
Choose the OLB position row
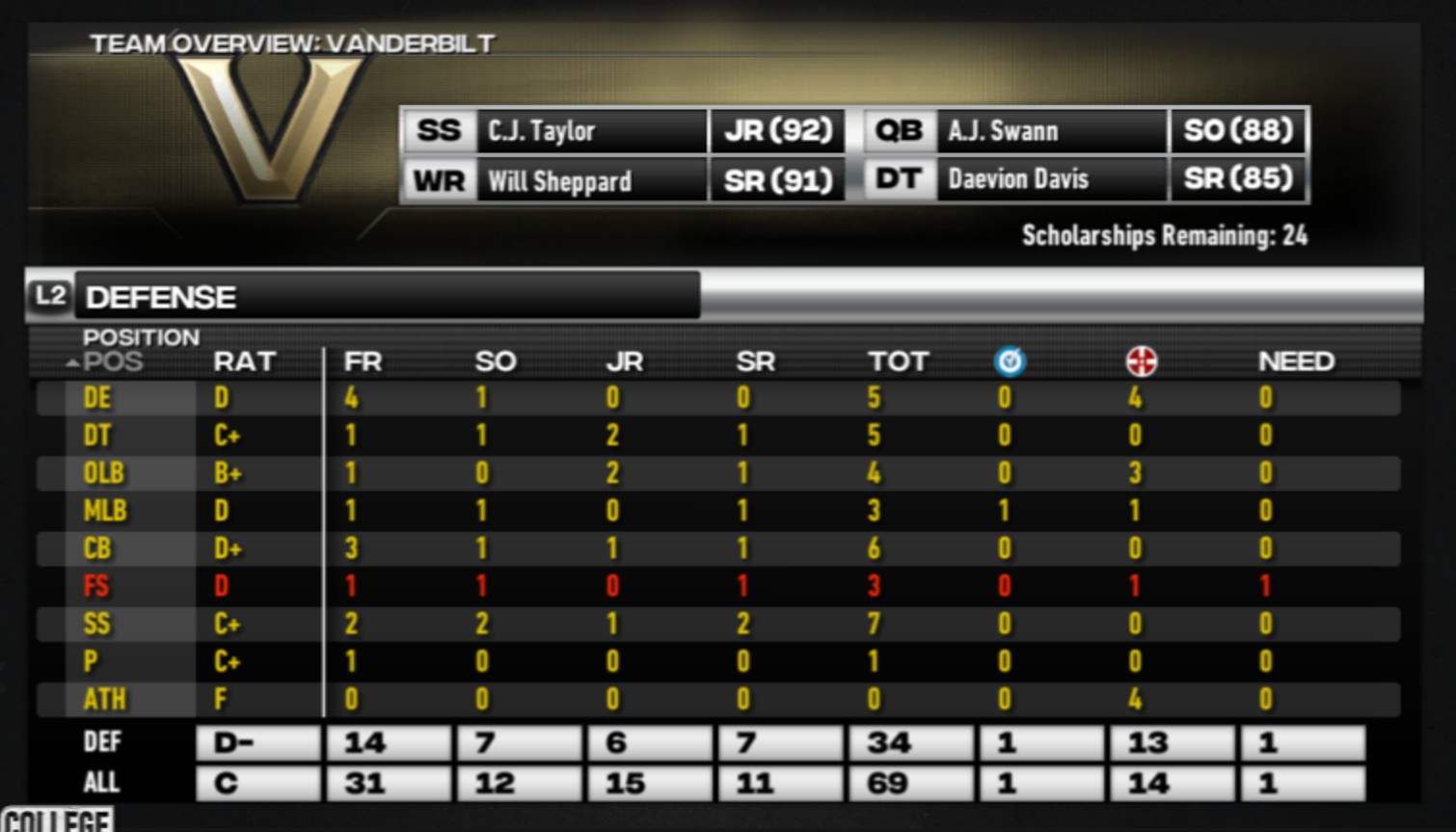(103, 473)
